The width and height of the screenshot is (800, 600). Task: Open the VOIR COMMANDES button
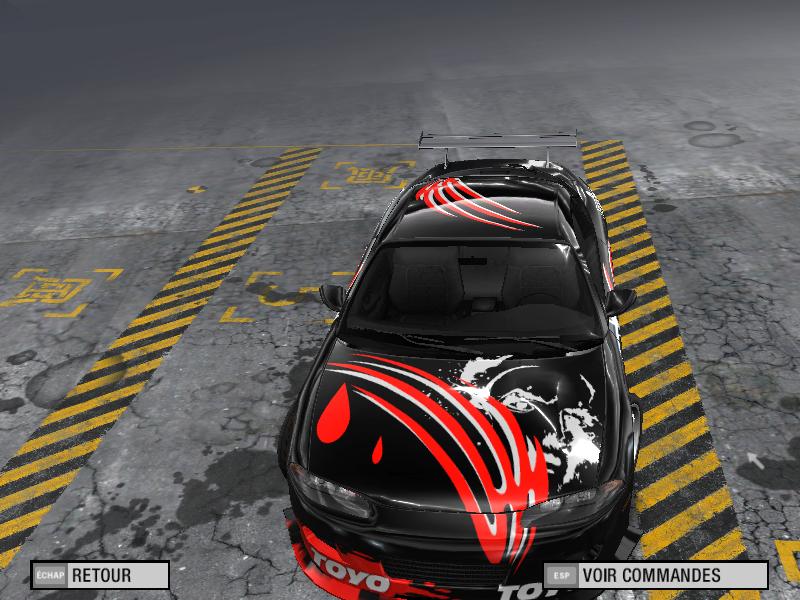(x=655, y=576)
